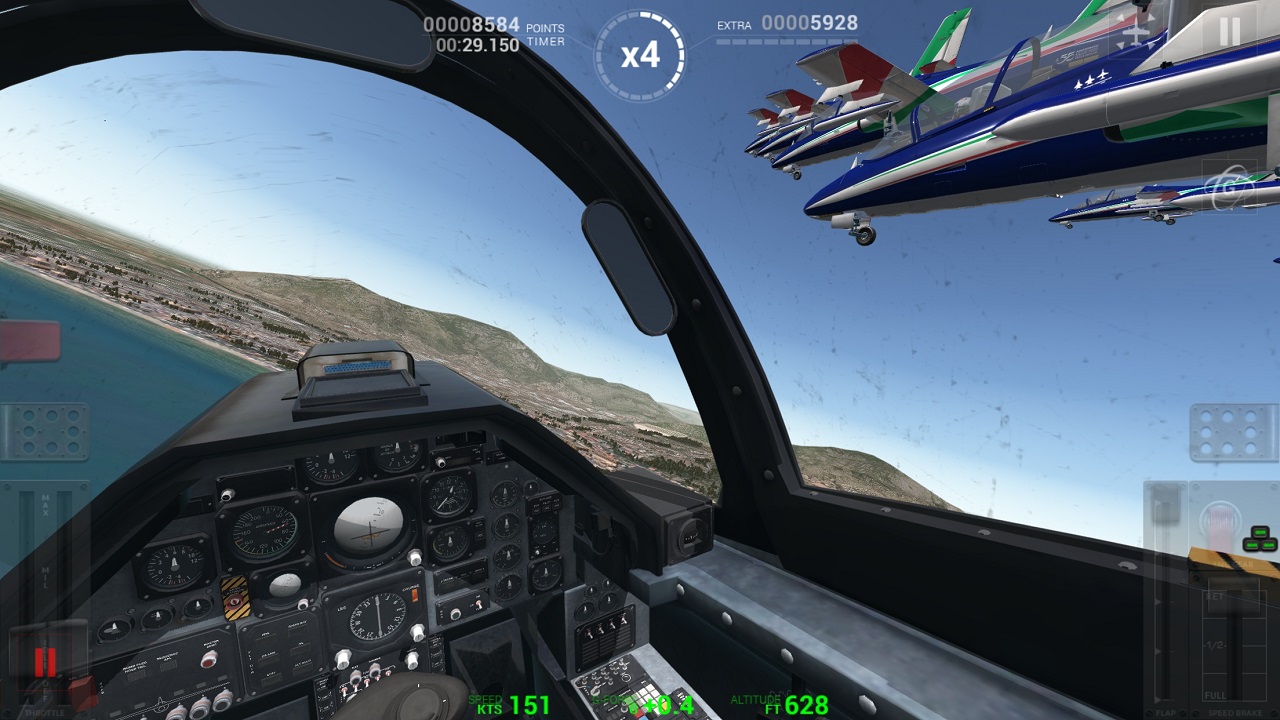
Task: Switch camera view with the airplane icon
Action: tap(1137, 32)
